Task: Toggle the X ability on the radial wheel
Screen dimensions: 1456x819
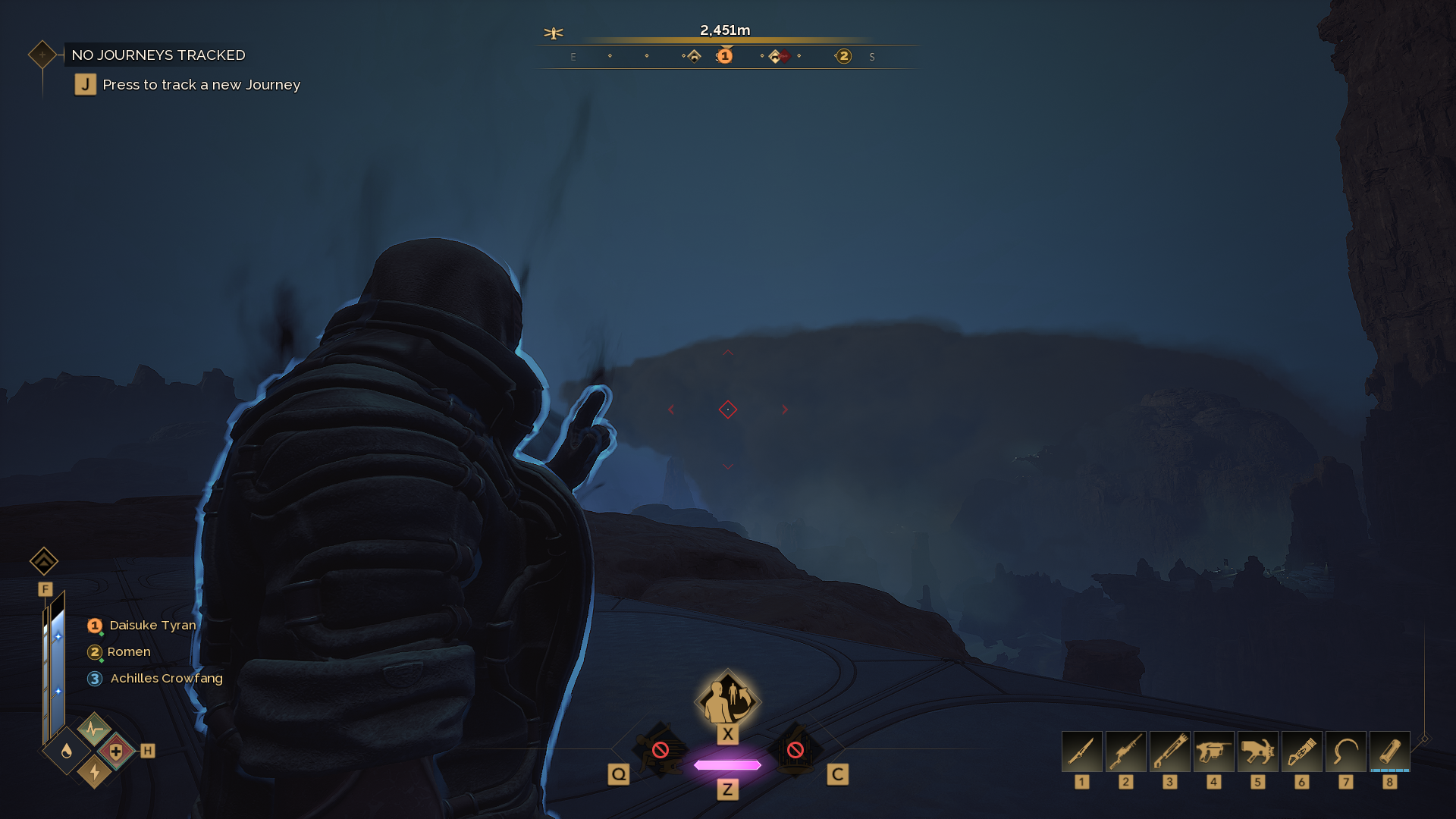Action: pos(728,699)
